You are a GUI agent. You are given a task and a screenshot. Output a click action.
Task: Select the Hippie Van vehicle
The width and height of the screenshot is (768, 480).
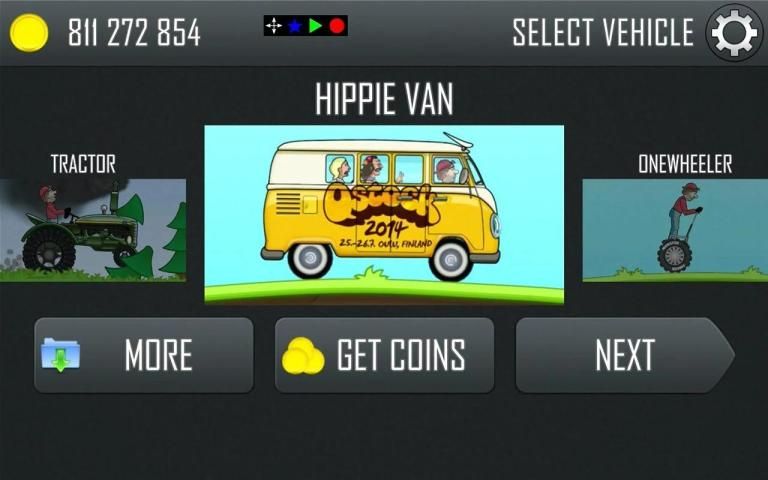click(x=384, y=214)
